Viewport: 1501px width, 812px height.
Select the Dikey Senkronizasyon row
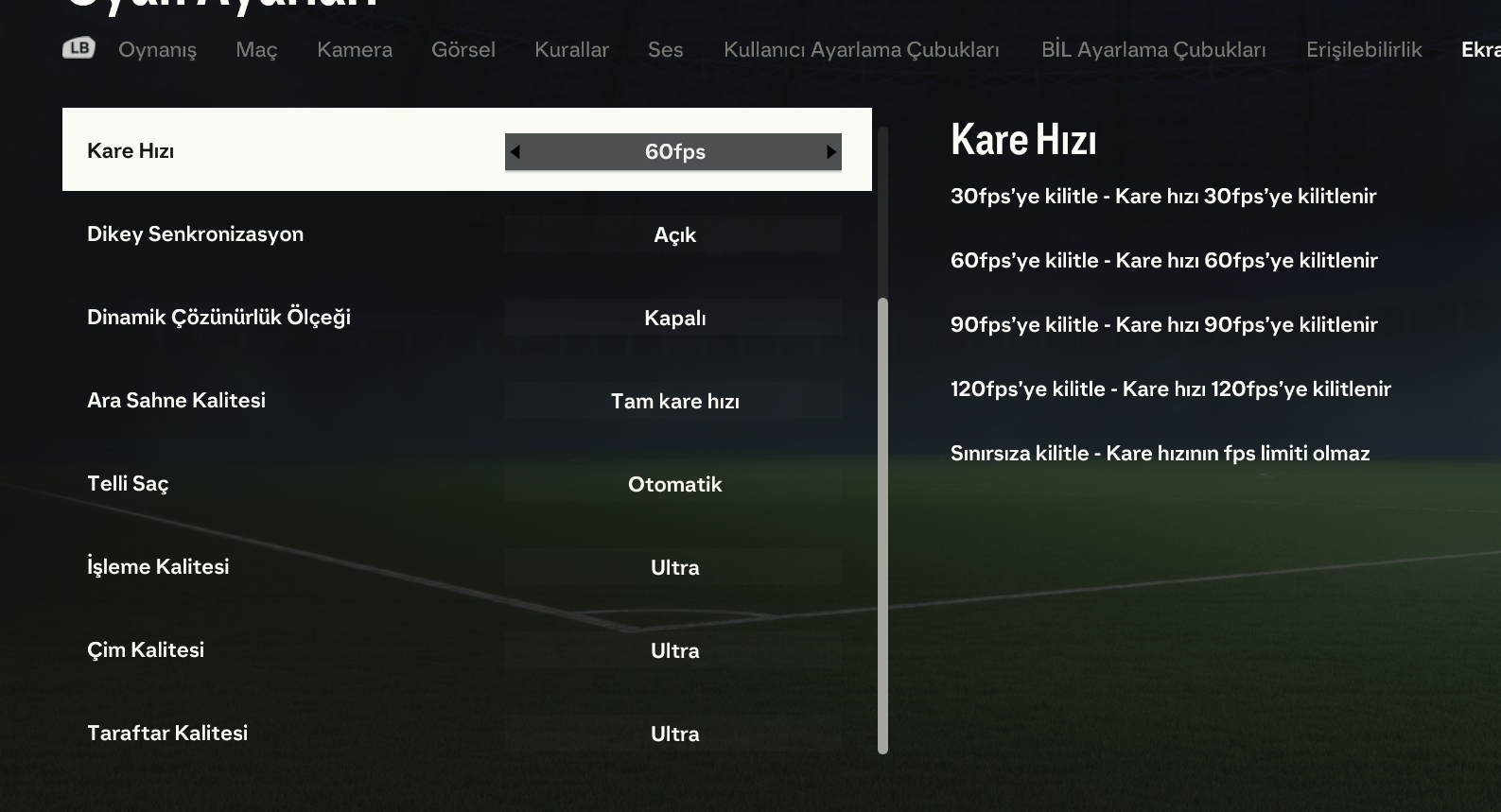click(466, 234)
